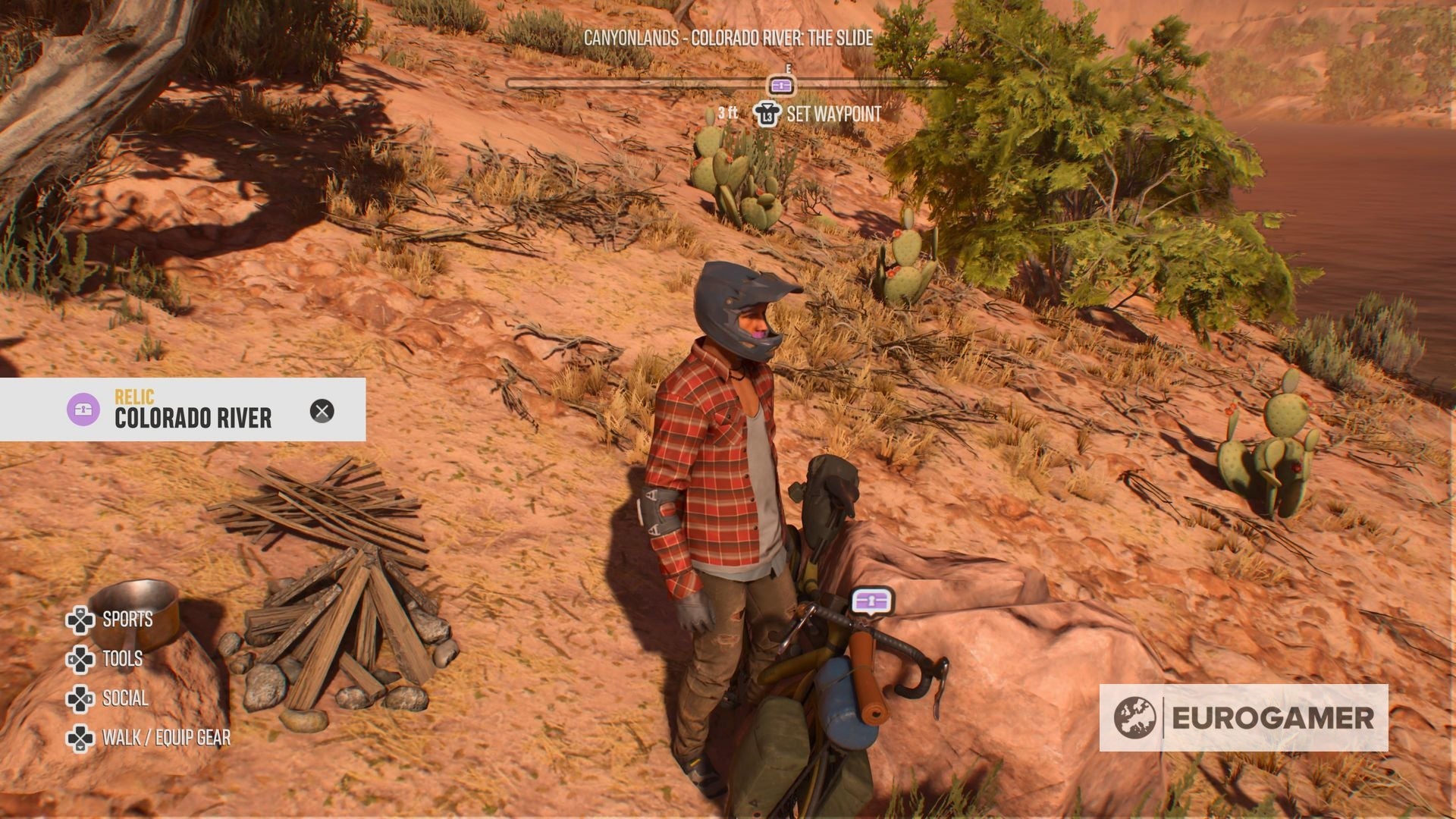Open the Social menu entry

click(123, 698)
